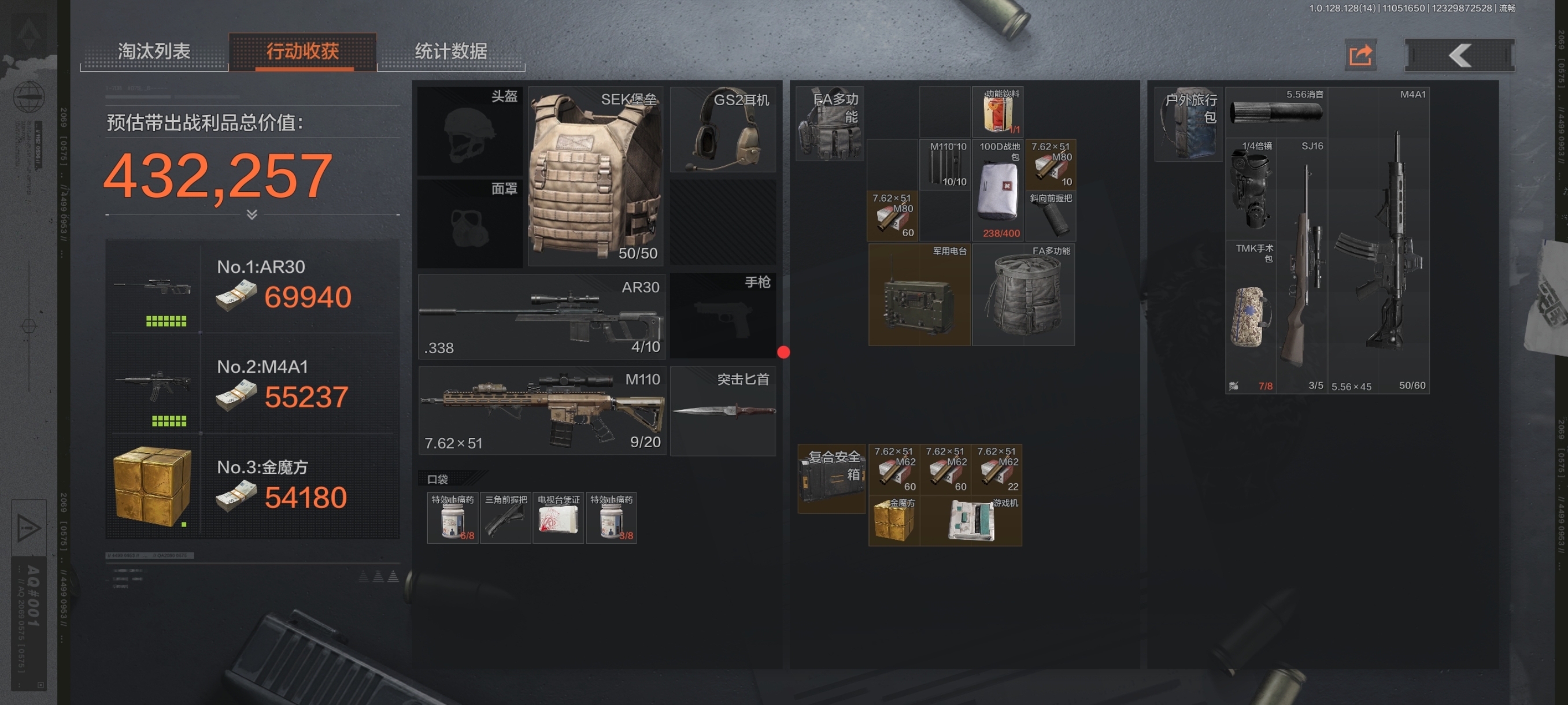Screen dimensions: 1568x705
Task: Click the GS2耳机 headset icon
Action: point(724,128)
